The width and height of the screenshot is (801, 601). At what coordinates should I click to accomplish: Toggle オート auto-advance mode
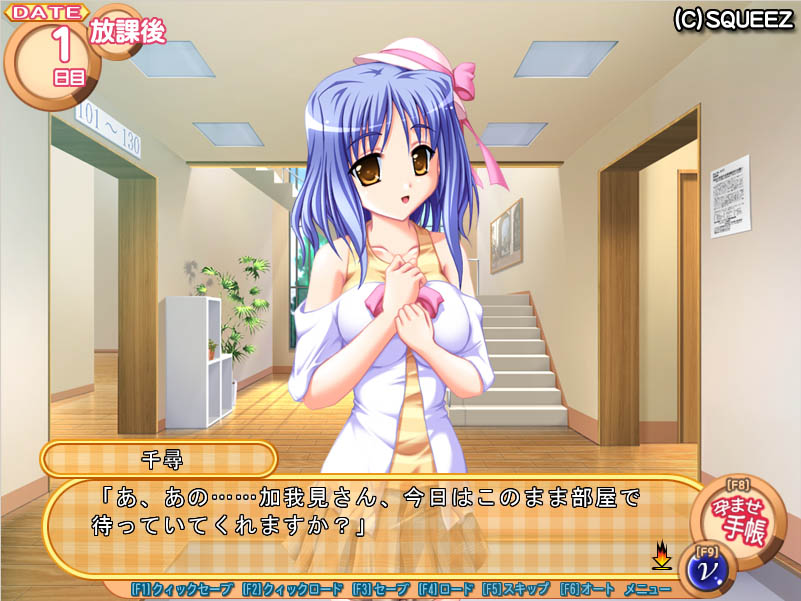(586, 590)
